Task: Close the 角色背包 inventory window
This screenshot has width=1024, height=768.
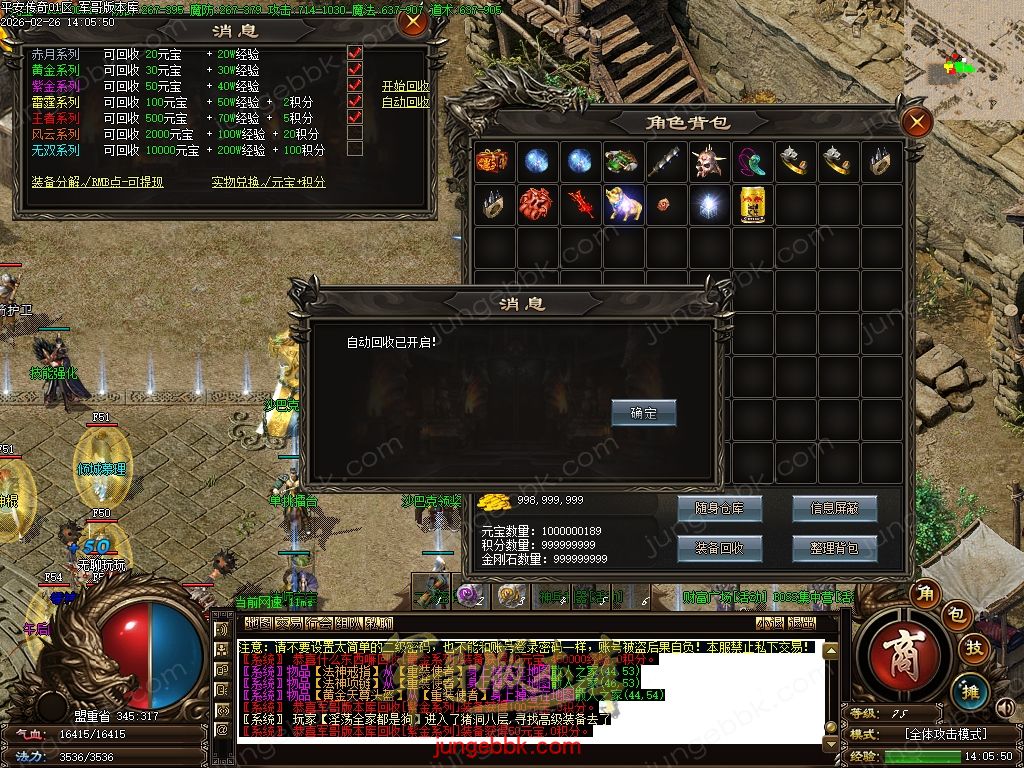Action: 916,122
